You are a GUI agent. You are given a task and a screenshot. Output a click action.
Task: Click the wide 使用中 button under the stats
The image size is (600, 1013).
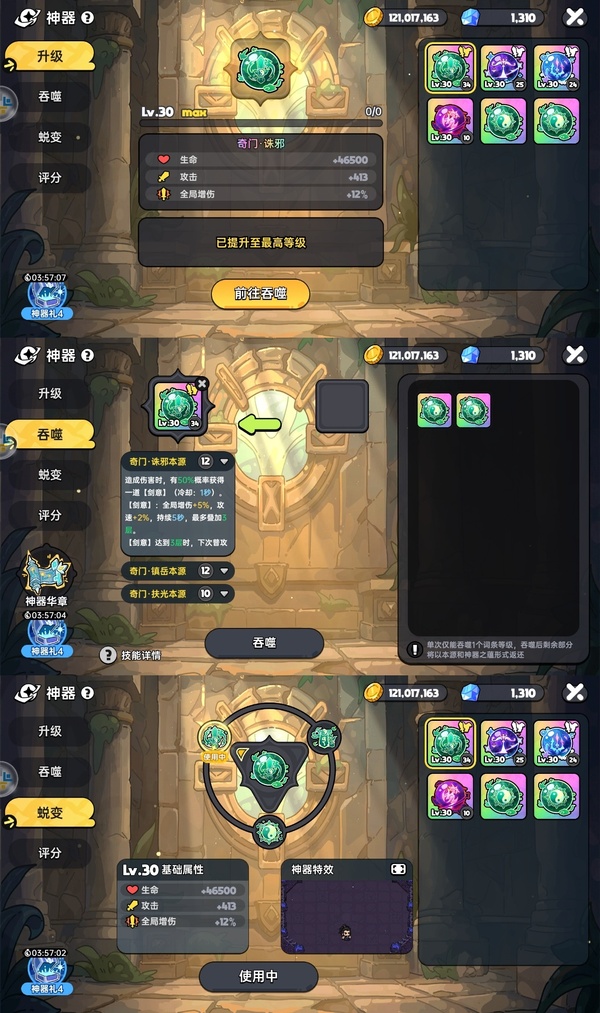coord(258,976)
